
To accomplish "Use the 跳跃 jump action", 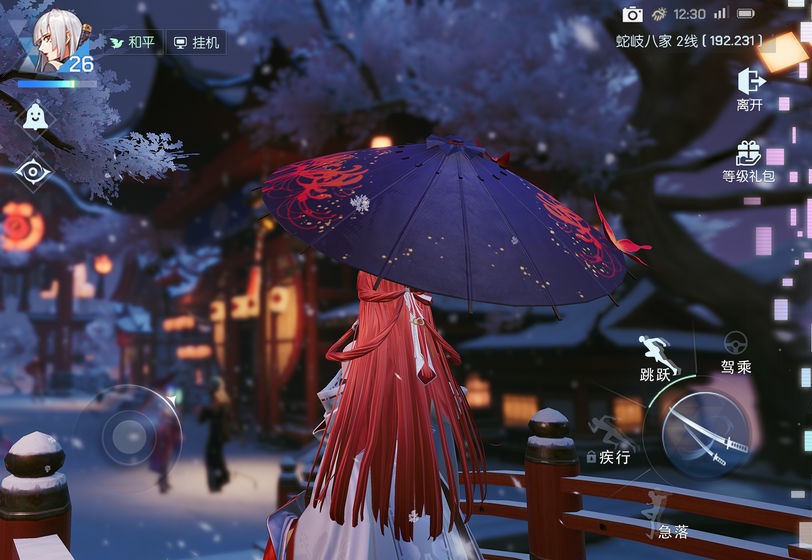I will [x=655, y=358].
